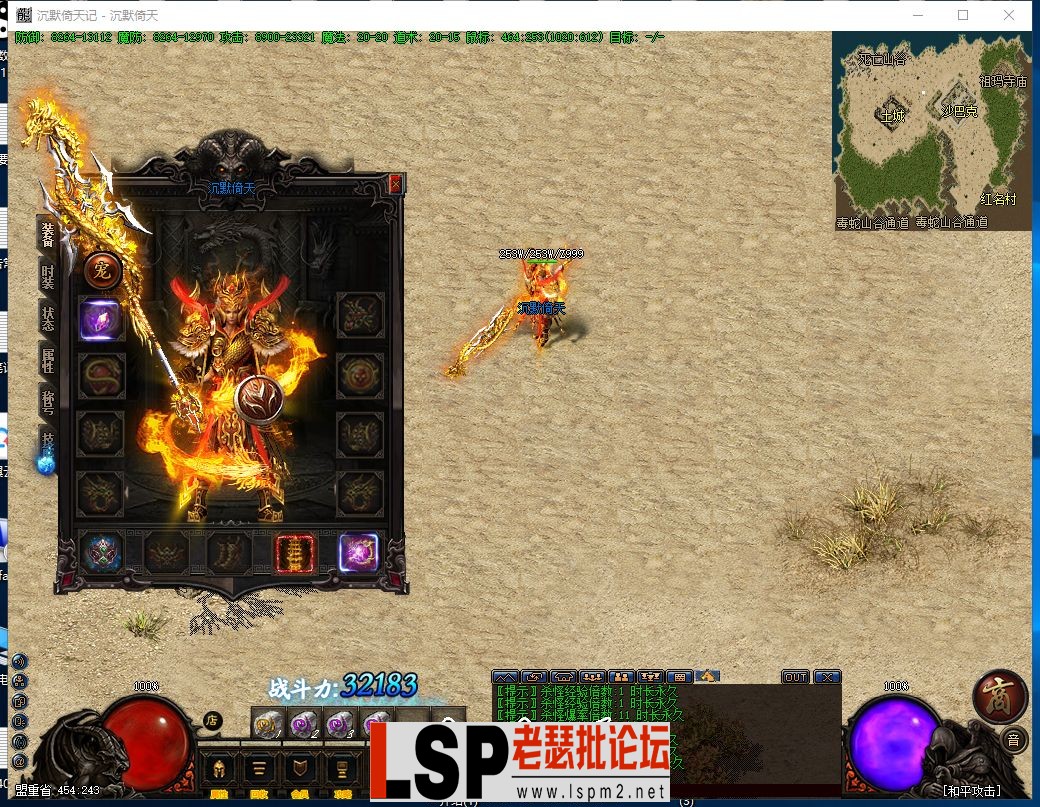Click the OUT button above chat
Viewport: 1040px width, 807px height.
(795, 677)
